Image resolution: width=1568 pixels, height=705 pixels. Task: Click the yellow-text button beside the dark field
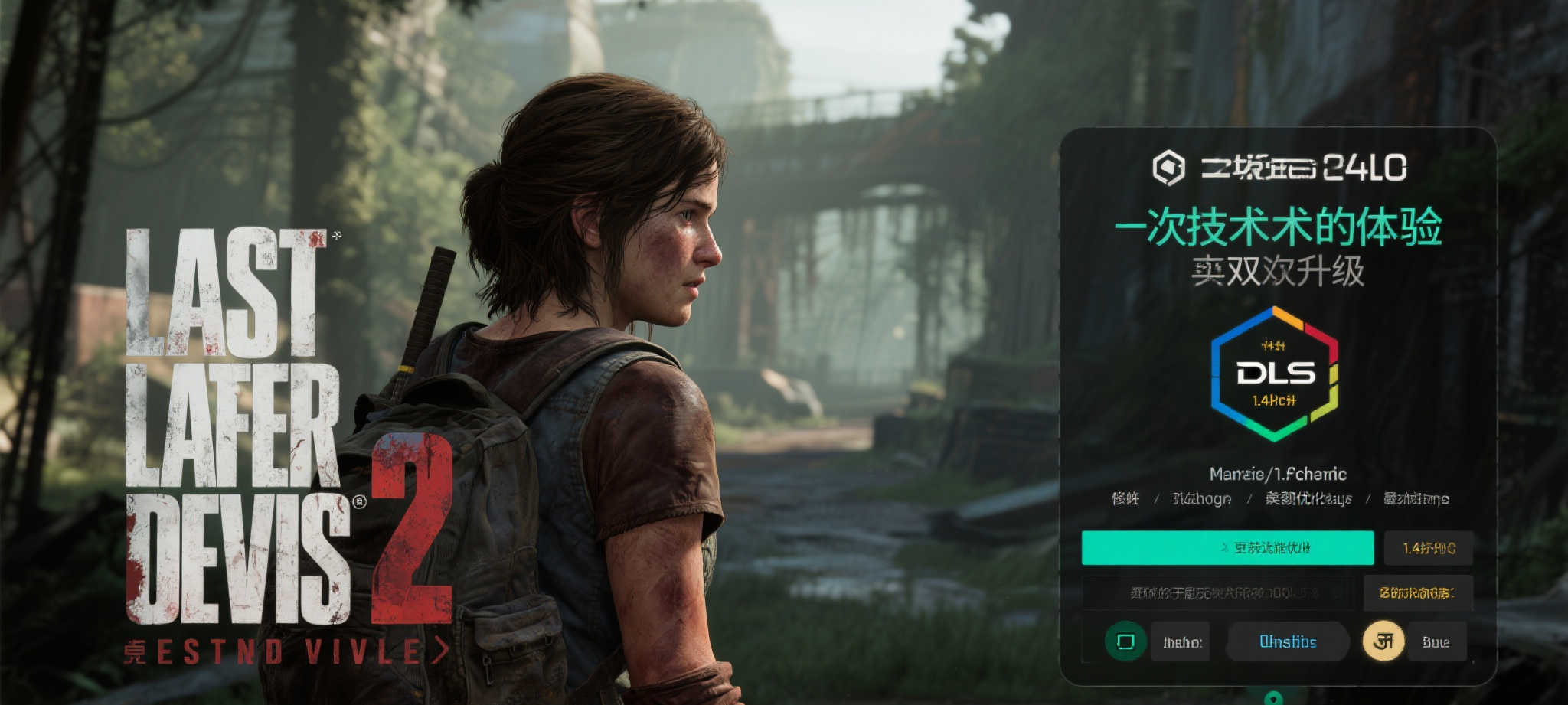pos(1417,592)
